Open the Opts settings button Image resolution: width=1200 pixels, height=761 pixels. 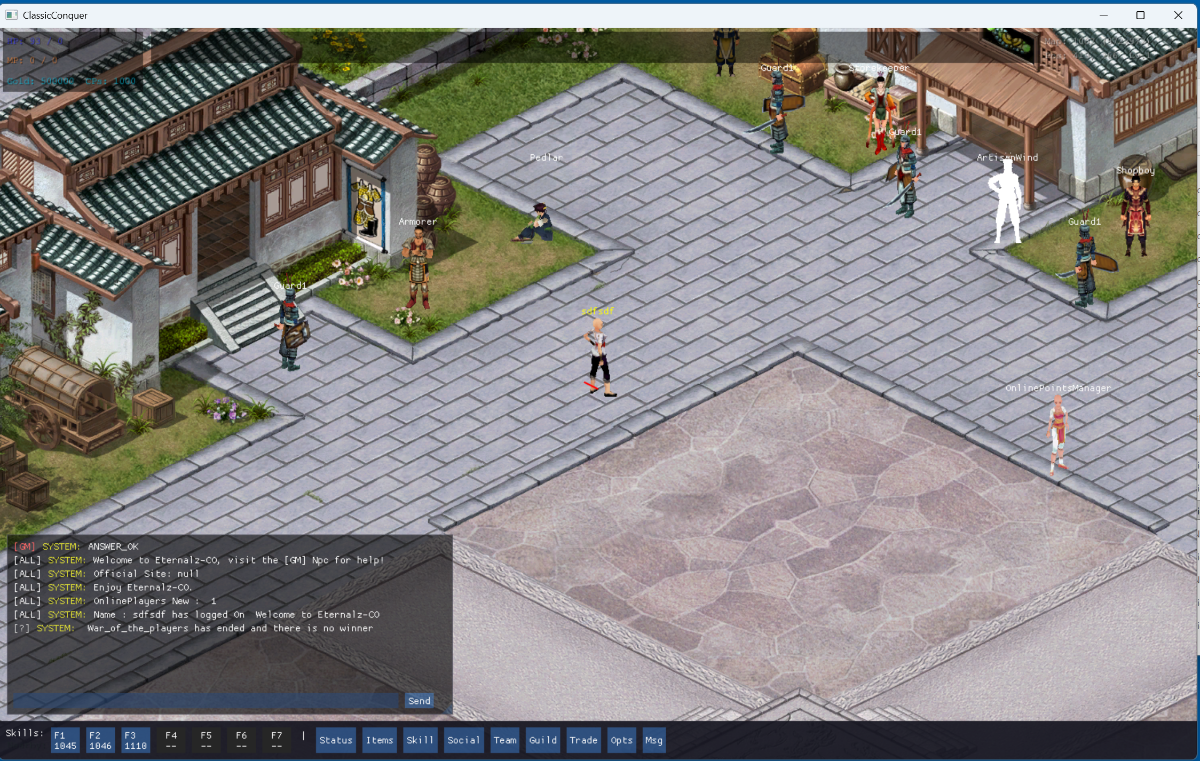[621, 740]
